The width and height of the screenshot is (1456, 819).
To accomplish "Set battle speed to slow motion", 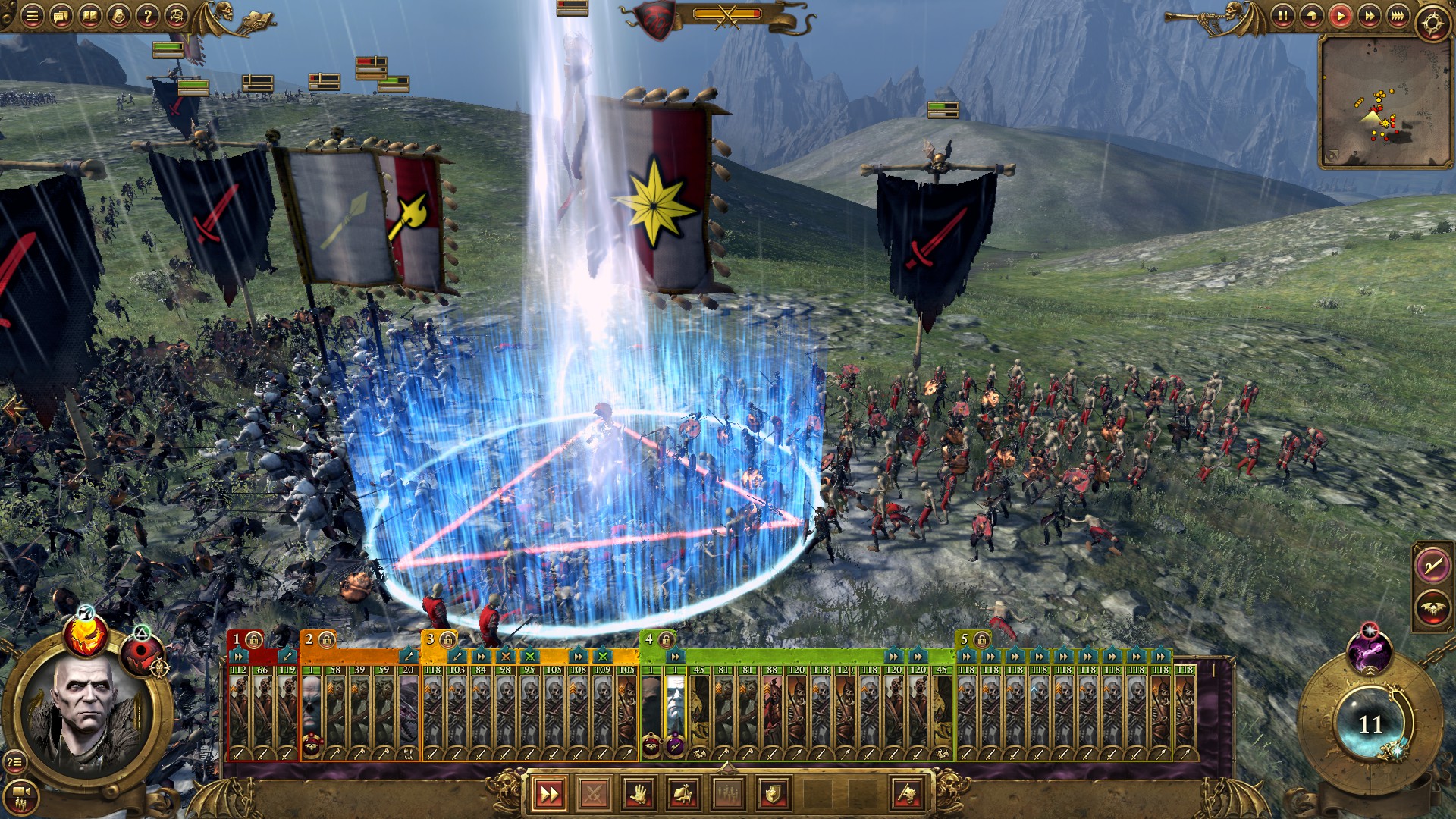I will click(1311, 16).
